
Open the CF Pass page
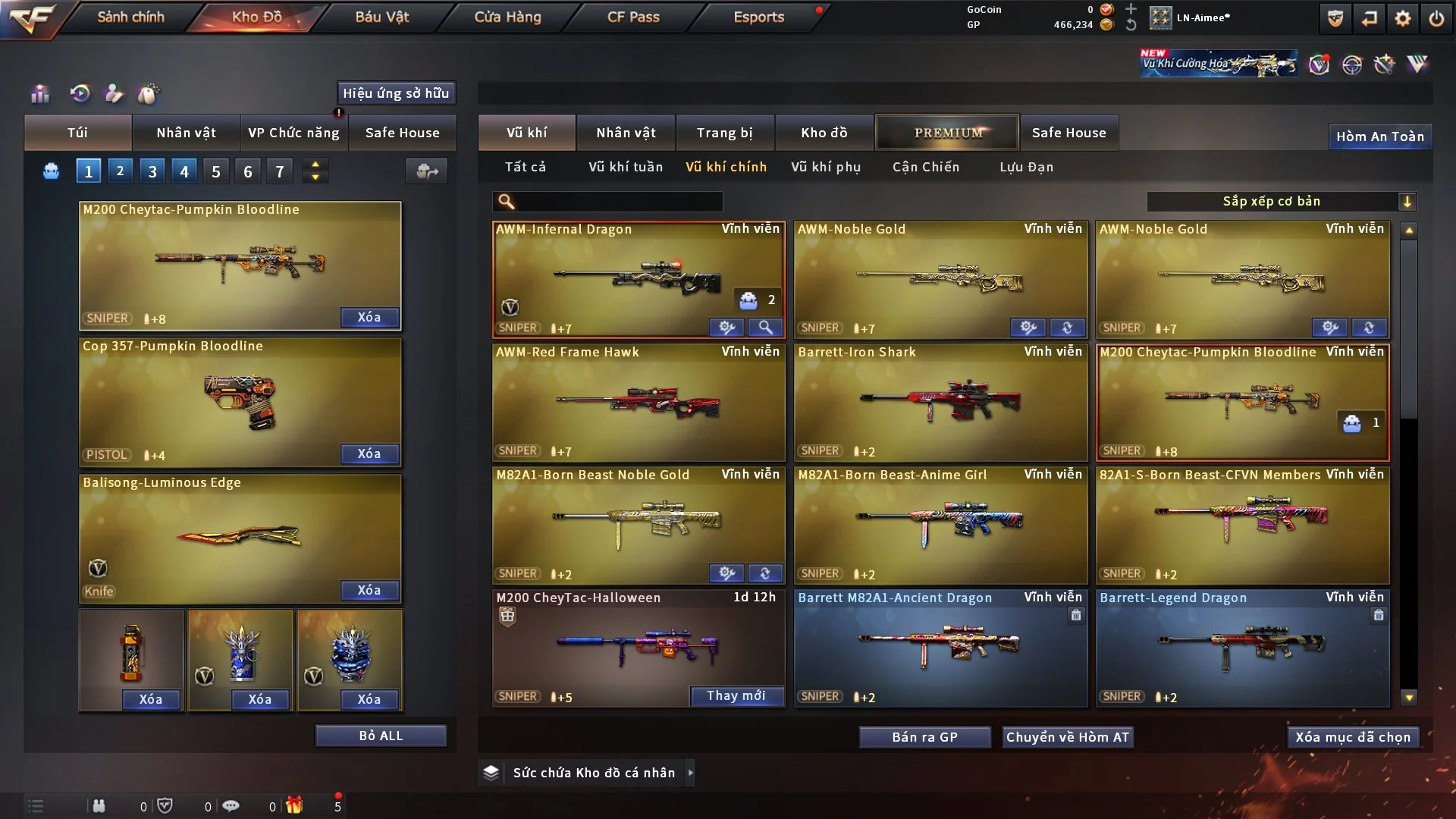coord(633,17)
